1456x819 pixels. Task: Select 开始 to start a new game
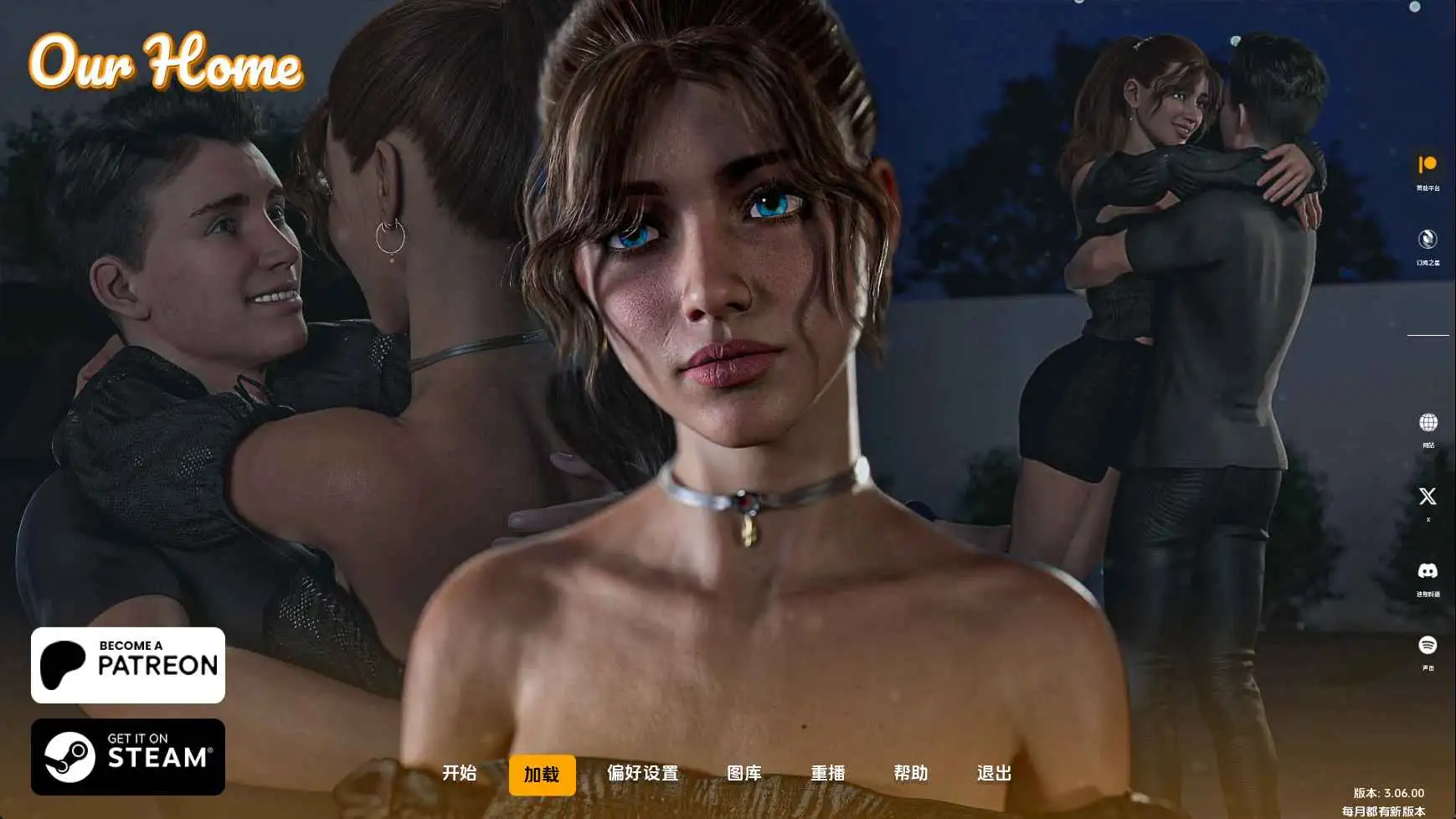pos(457,775)
